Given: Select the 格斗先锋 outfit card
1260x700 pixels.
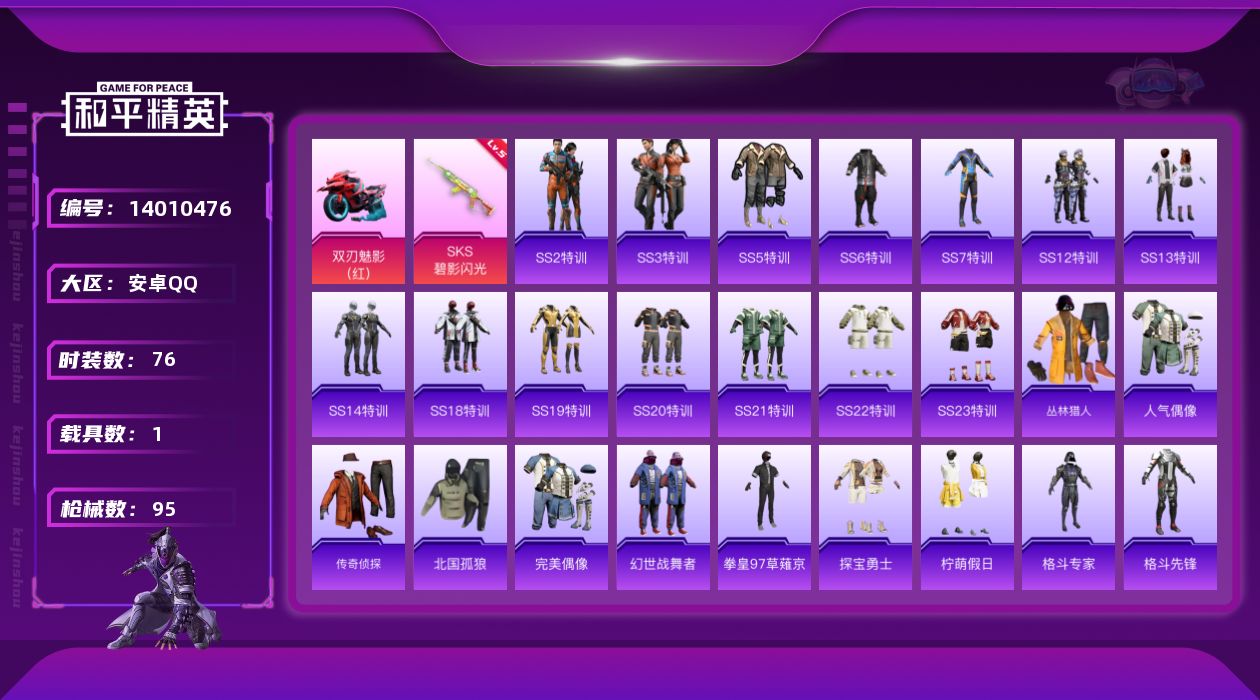Looking at the screenshot, I should [1170, 517].
